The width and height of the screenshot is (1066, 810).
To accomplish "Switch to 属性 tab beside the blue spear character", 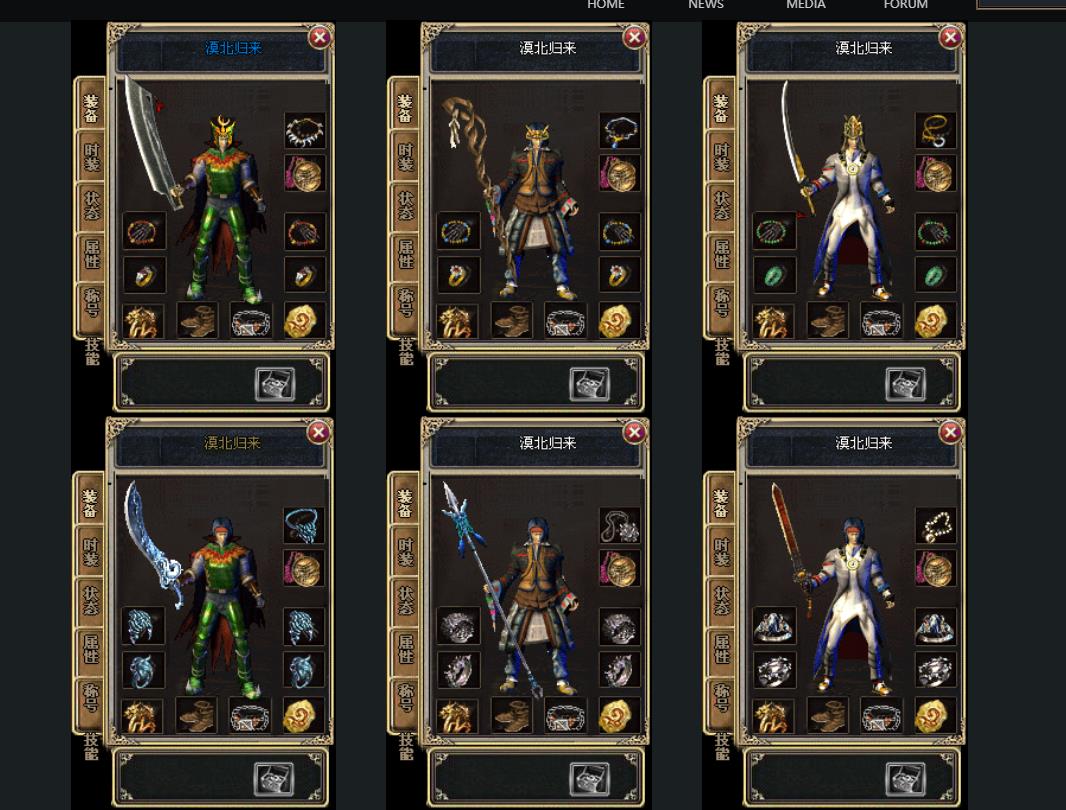I will tap(405, 647).
